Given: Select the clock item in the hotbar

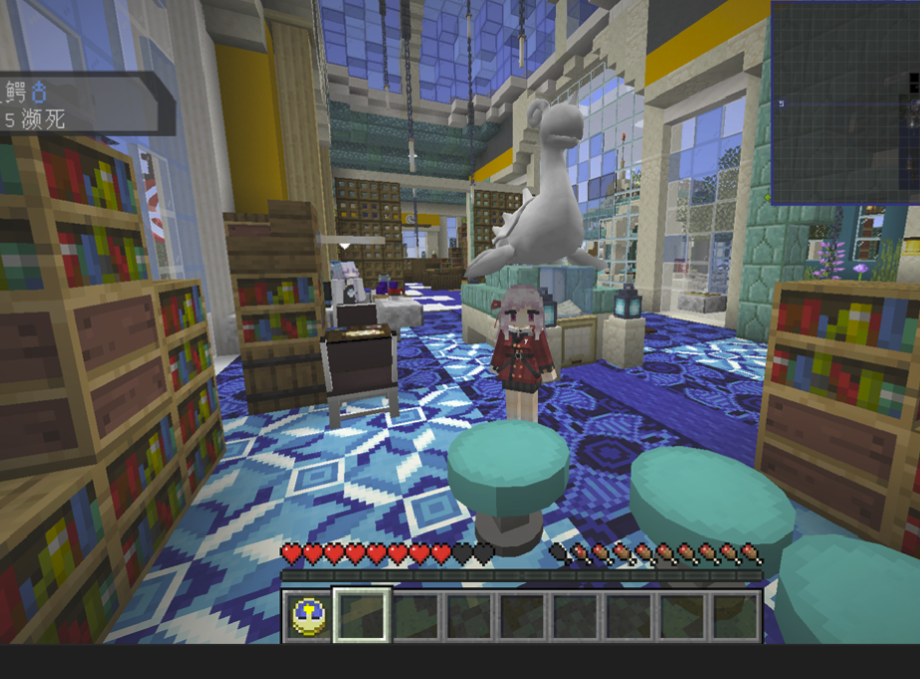Looking at the screenshot, I should 306,615.
